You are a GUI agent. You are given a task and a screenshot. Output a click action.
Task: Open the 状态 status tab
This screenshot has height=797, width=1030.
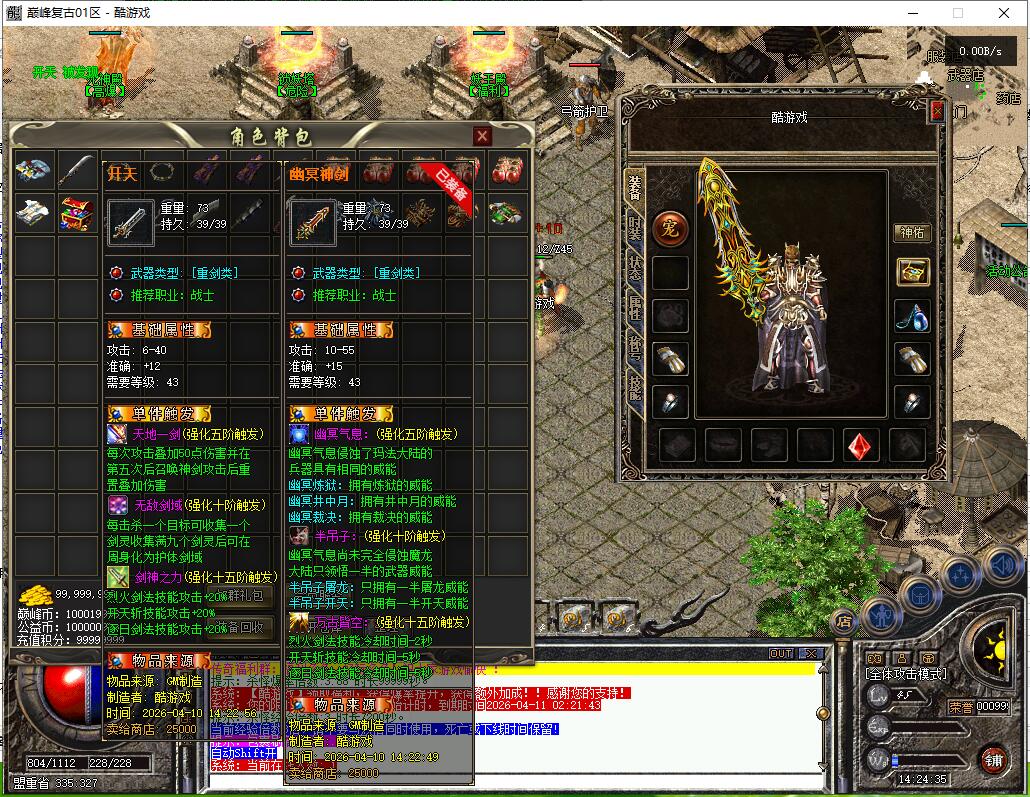pos(635,267)
